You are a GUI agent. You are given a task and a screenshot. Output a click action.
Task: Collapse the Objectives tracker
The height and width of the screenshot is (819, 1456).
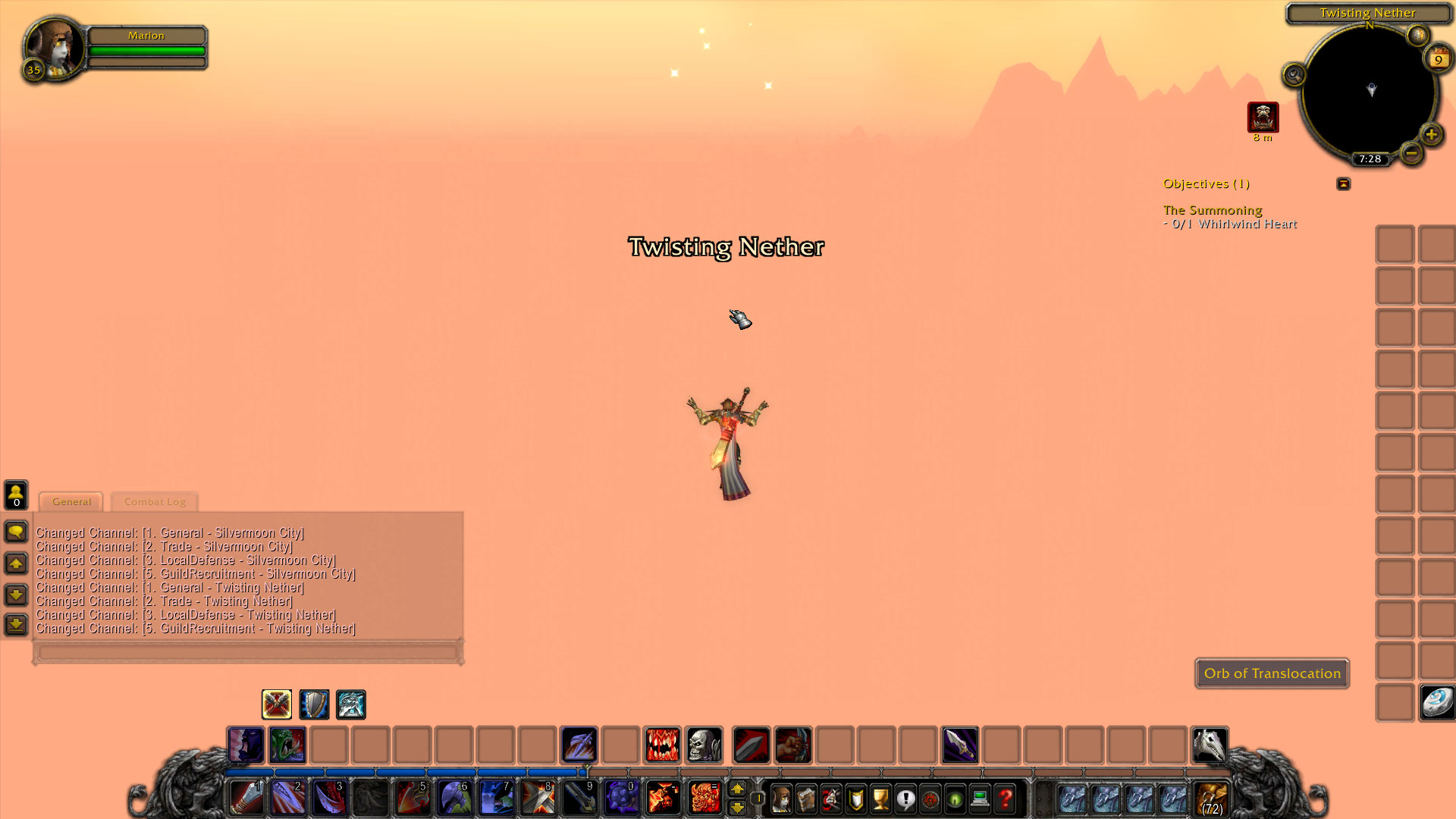click(x=1343, y=184)
